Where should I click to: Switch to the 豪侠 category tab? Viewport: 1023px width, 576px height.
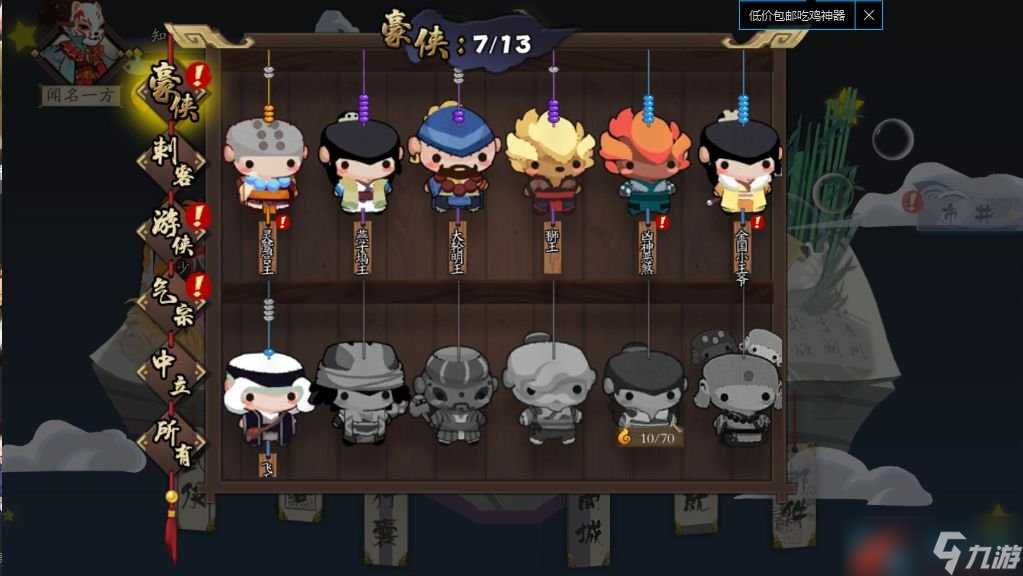point(171,94)
